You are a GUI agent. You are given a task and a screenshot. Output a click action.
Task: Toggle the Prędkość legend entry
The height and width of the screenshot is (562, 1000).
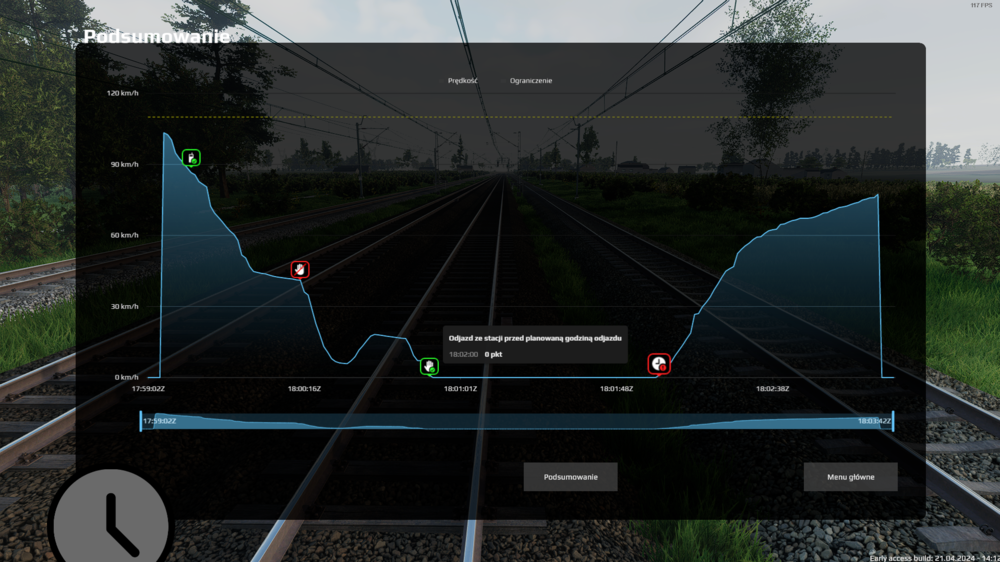pos(462,81)
